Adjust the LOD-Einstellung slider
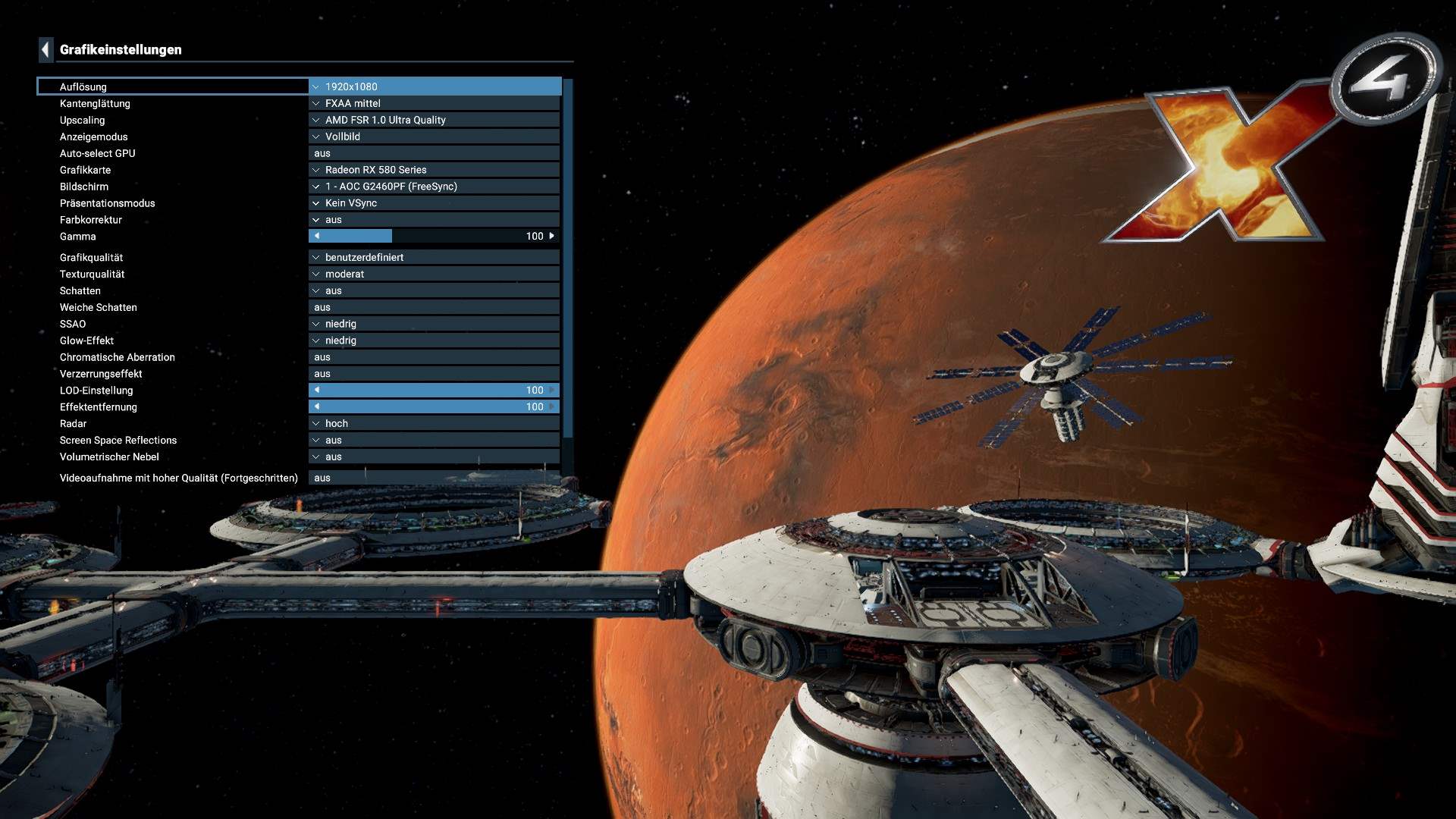1456x819 pixels. click(434, 391)
